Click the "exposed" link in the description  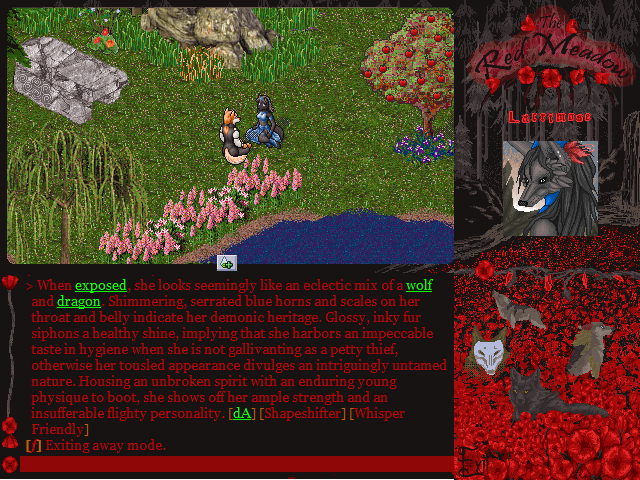tap(101, 285)
